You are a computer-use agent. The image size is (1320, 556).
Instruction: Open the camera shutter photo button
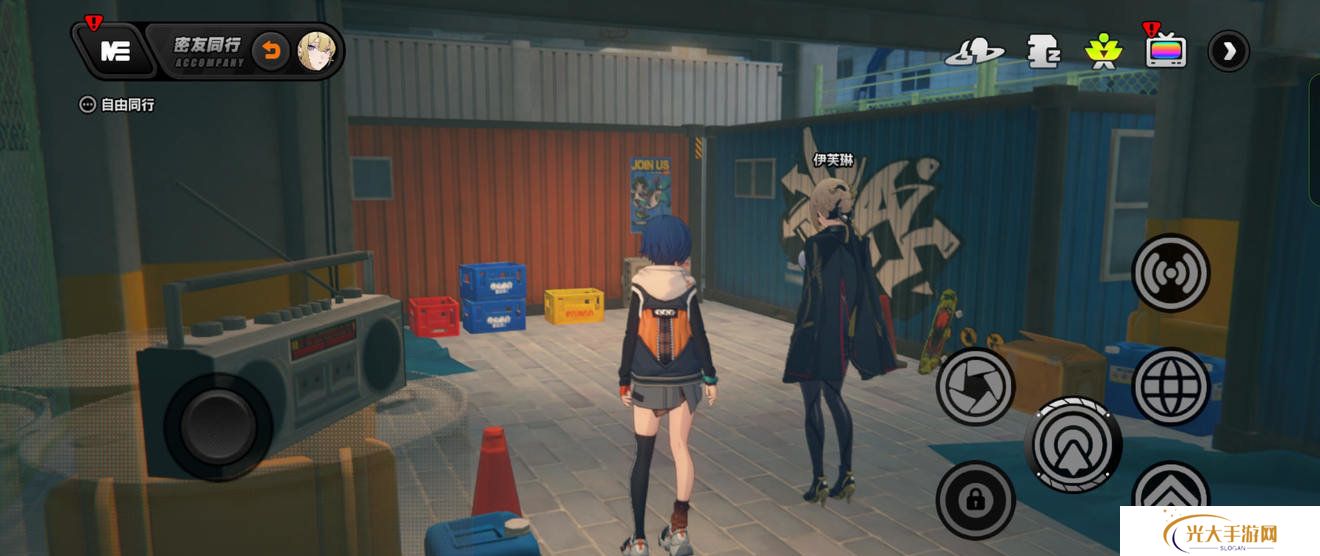(x=975, y=387)
